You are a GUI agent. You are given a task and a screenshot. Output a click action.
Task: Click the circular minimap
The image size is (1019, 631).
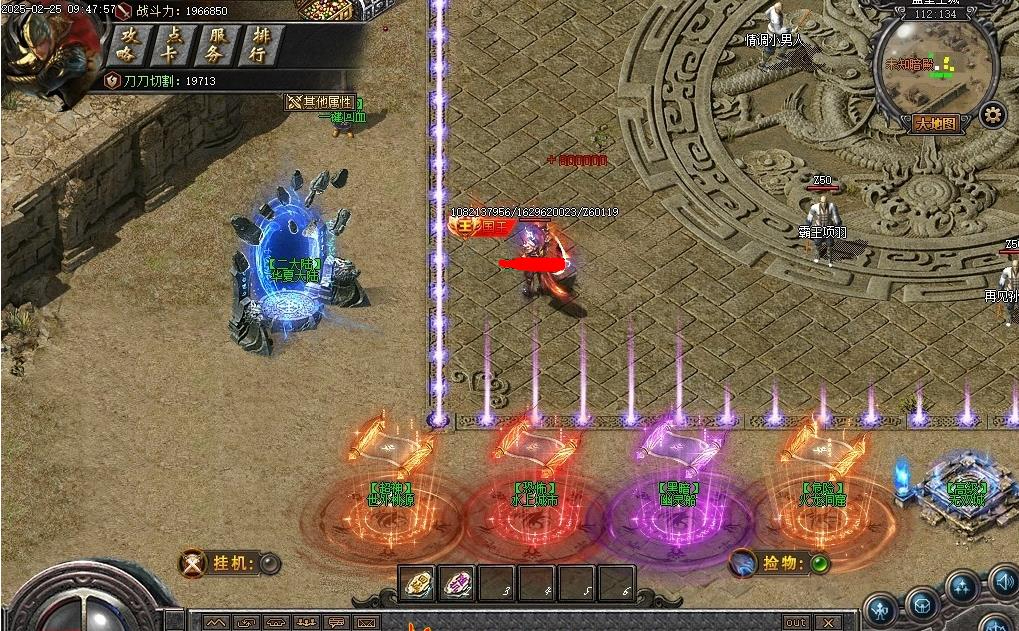tap(934, 66)
